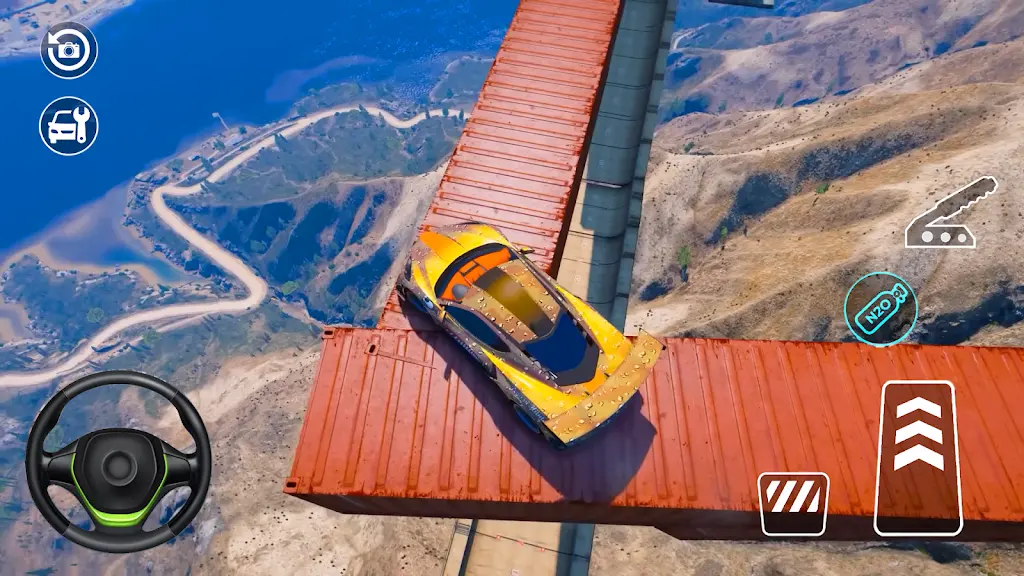1024x576 pixels.
Task: Pull the handbrake lever icon
Action: coord(951,213)
